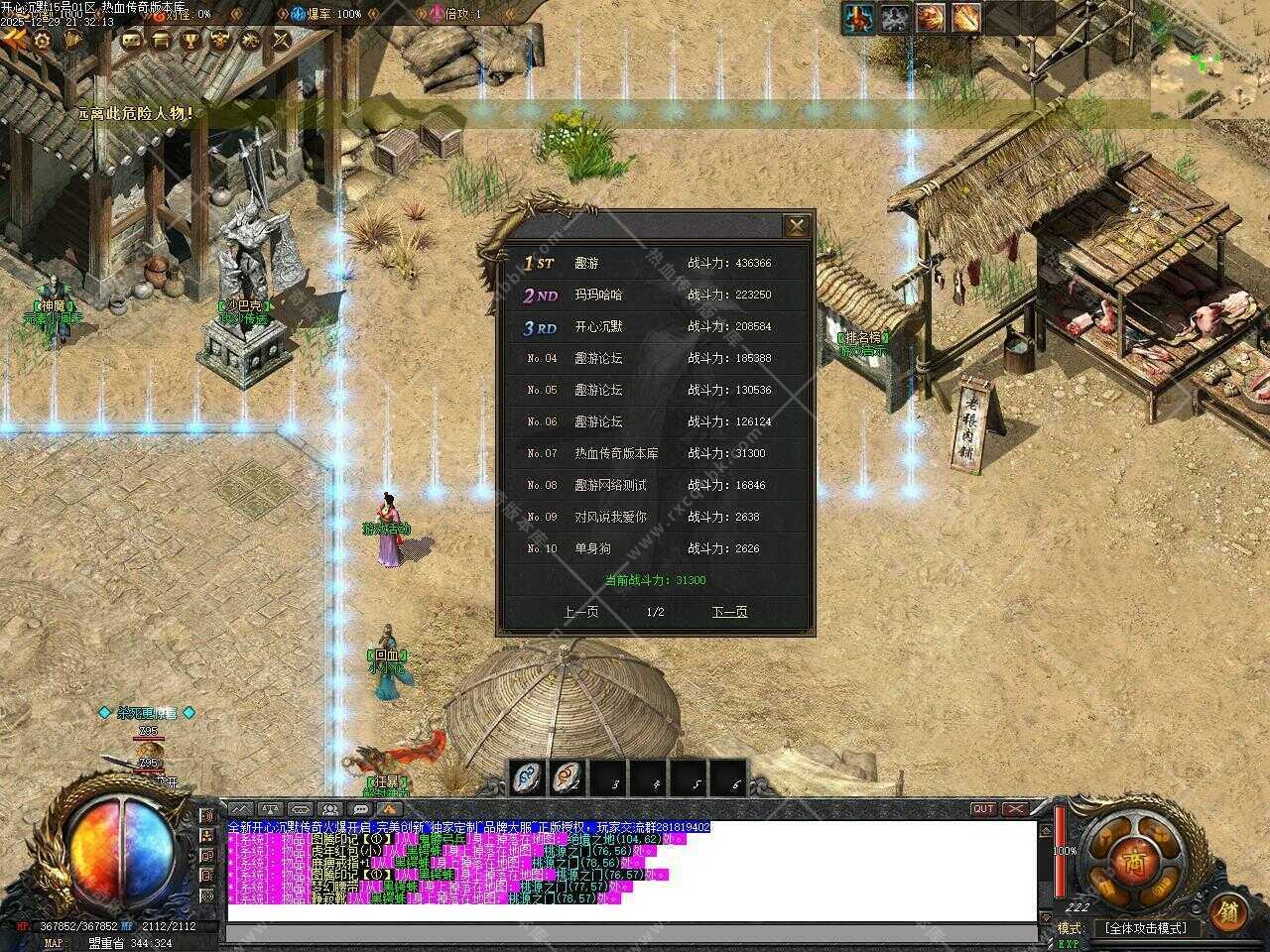
Task: Close the power ranking window
Action: (x=796, y=226)
